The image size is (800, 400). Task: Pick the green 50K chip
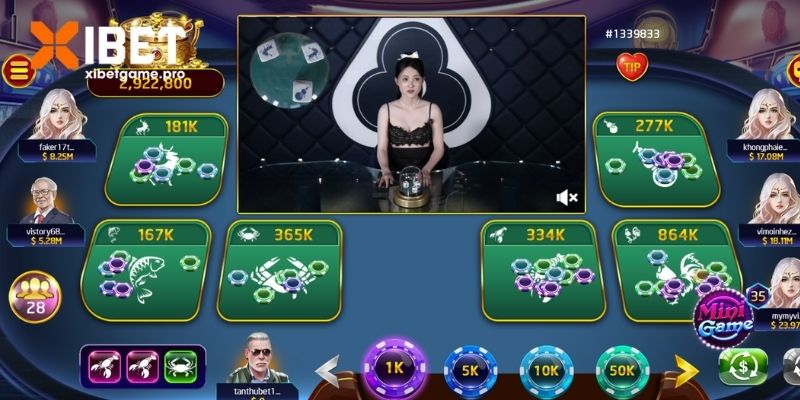pyautogui.click(x=622, y=370)
